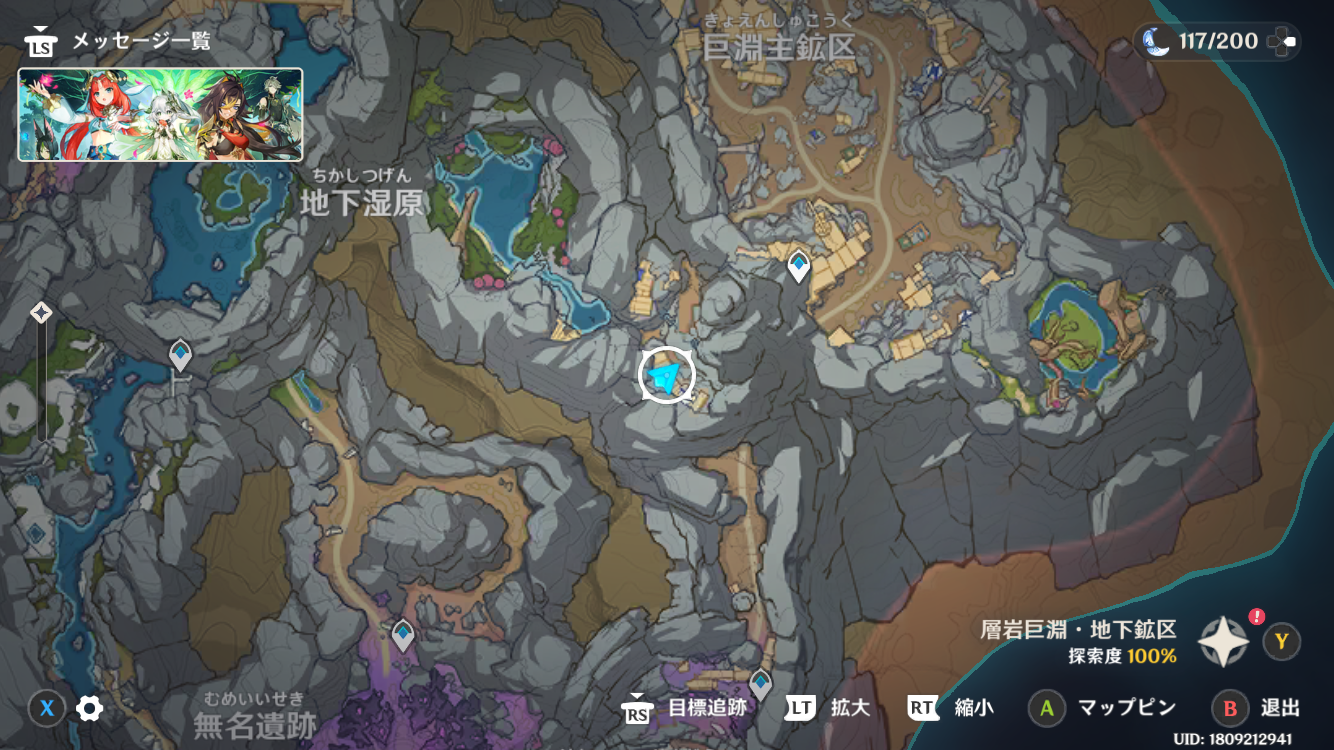1334x750 pixels.
Task: Open map settings via the gear icon
Action: click(x=90, y=709)
